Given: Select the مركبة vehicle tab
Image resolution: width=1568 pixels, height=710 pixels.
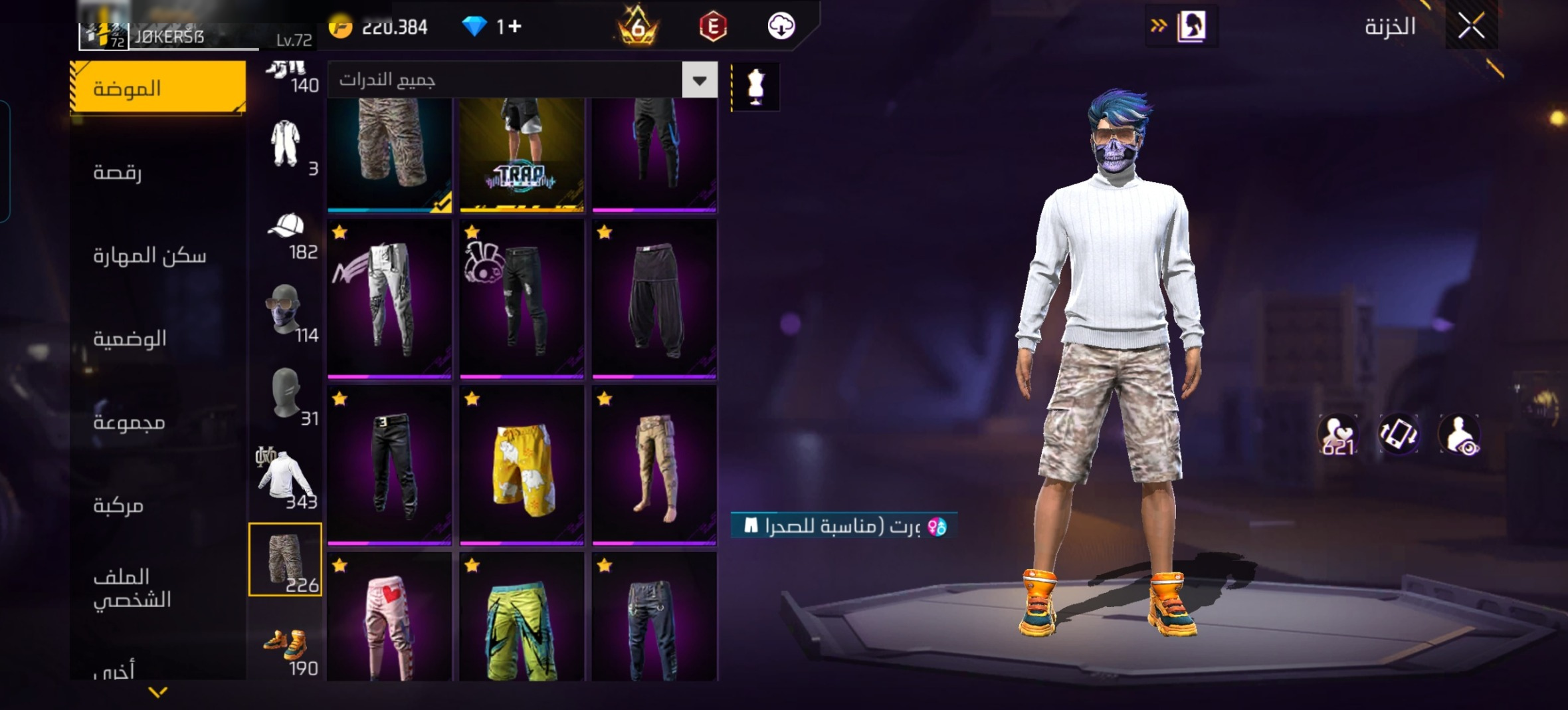Looking at the screenshot, I should tap(118, 505).
